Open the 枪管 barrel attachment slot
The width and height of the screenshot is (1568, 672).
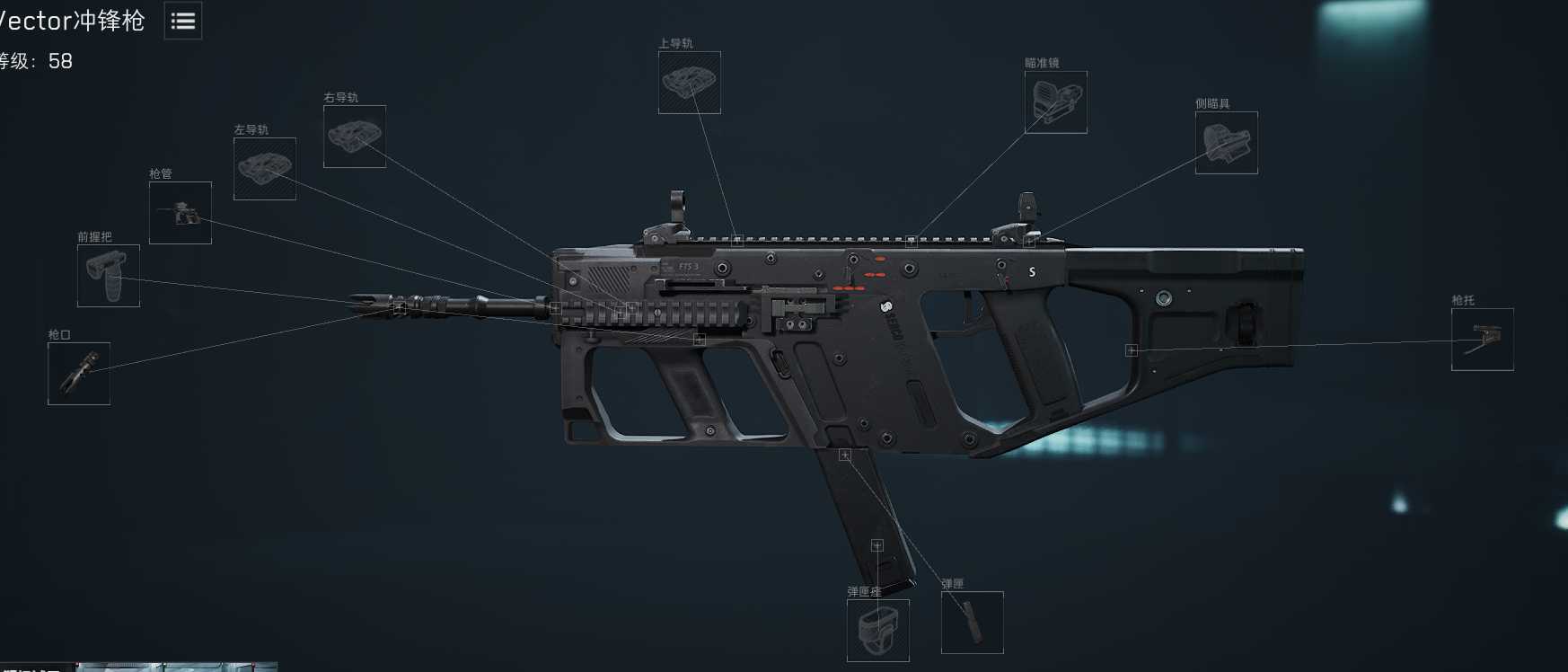click(x=181, y=213)
